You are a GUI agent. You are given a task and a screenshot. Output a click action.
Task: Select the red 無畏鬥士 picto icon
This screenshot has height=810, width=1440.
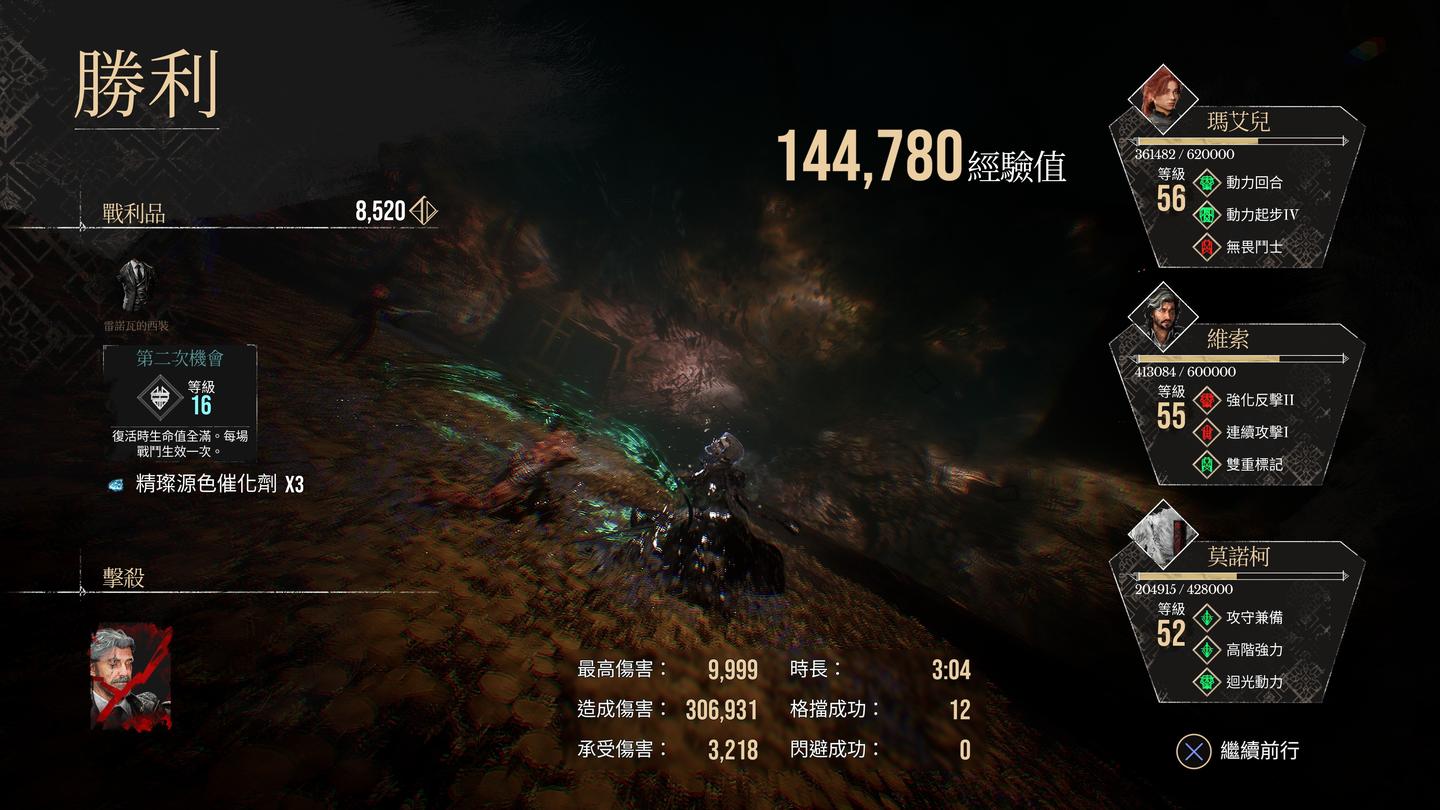click(1208, 247)
